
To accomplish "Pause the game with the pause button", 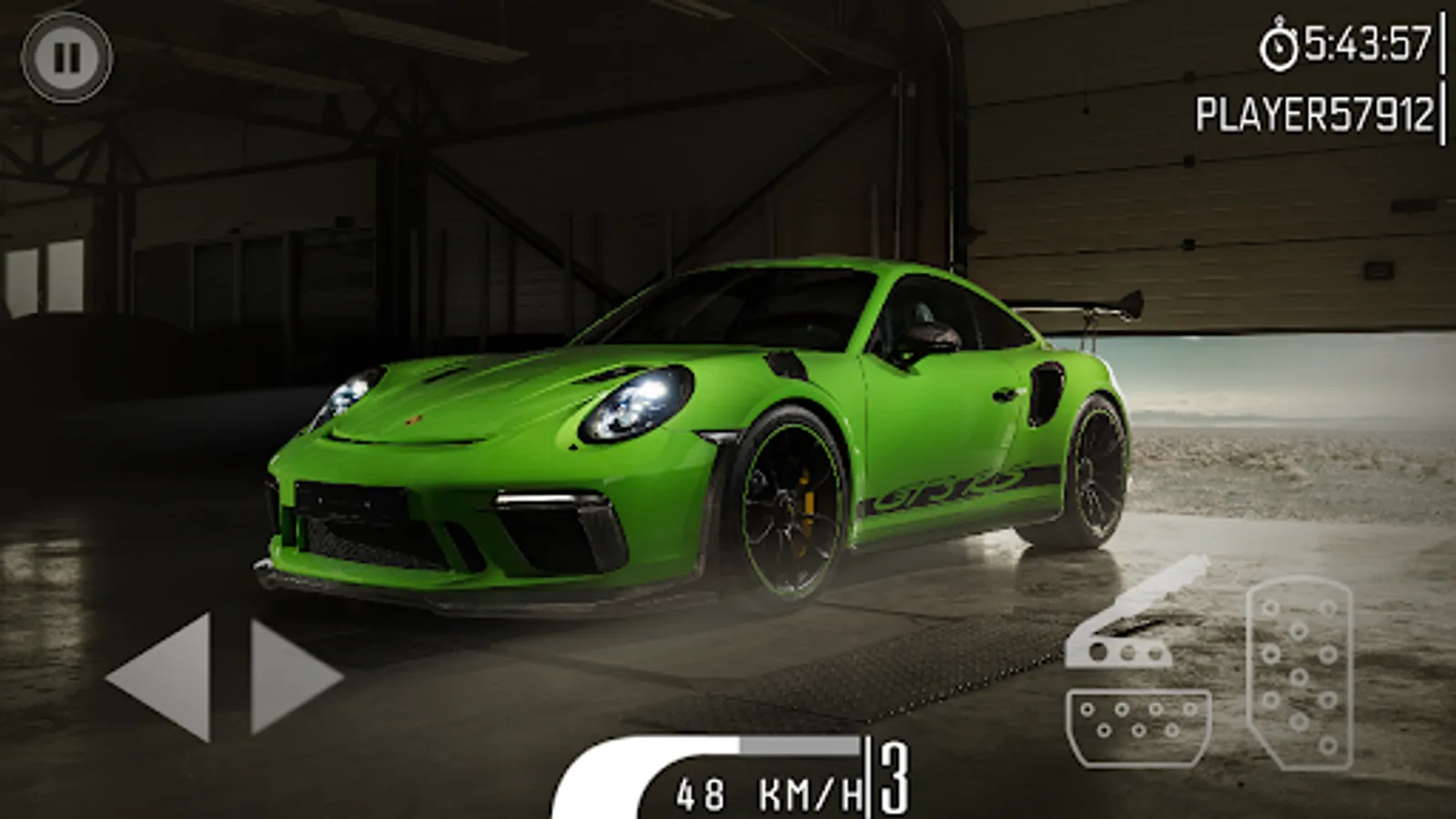I will [66, 58].
